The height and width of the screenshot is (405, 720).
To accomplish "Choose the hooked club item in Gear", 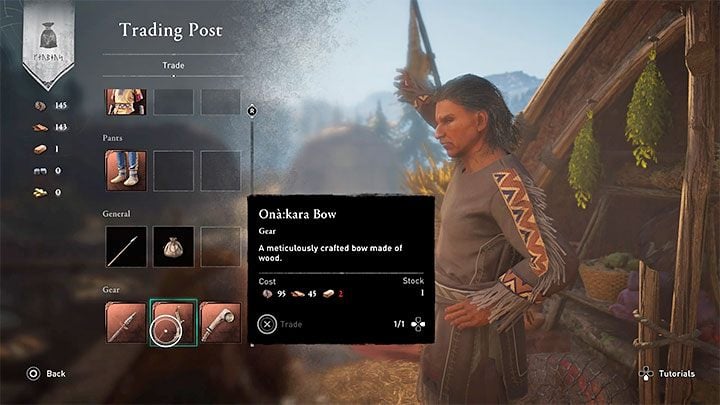I will [x=220, y=322].
